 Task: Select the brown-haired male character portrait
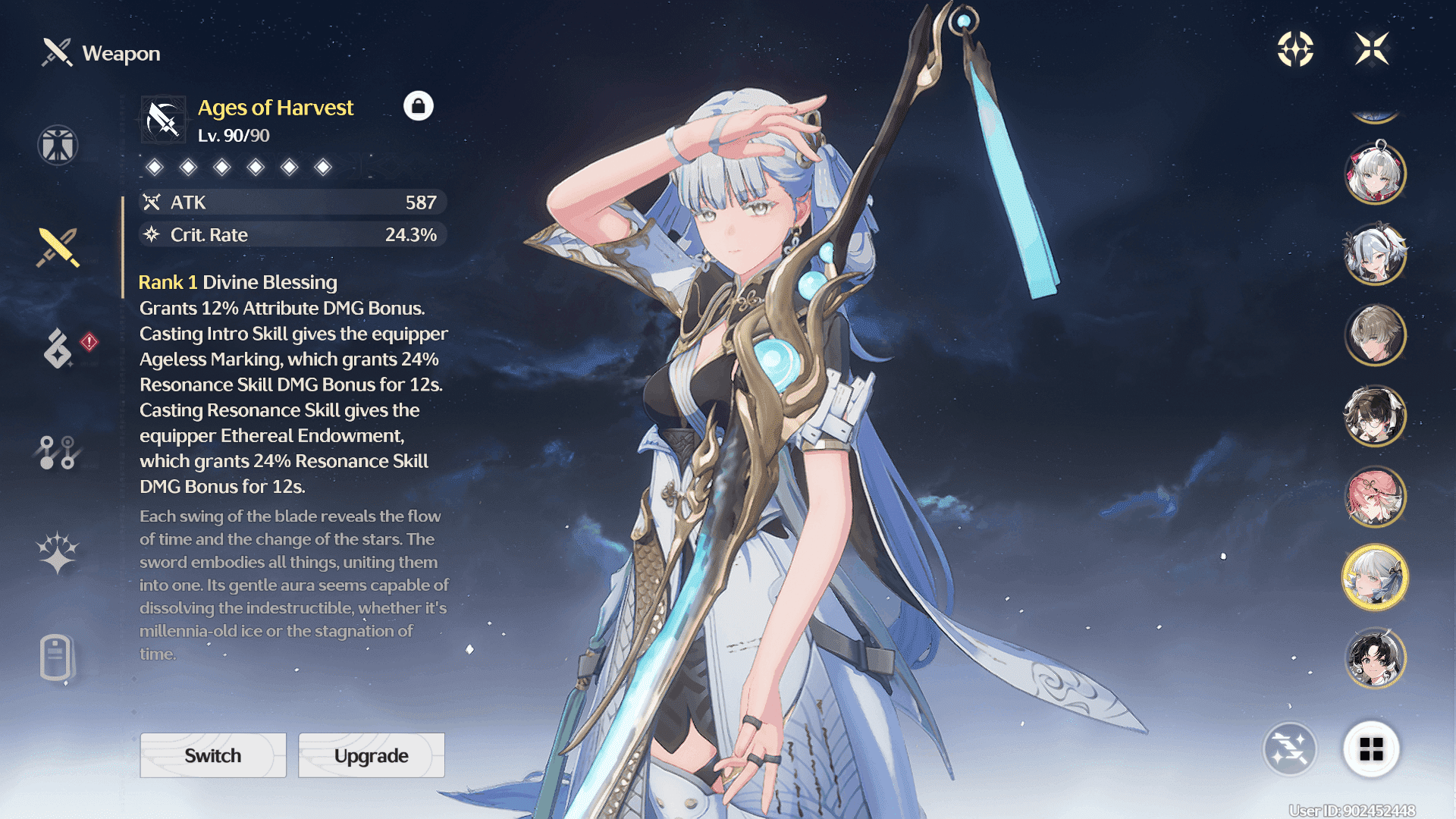coord(1375,334)
